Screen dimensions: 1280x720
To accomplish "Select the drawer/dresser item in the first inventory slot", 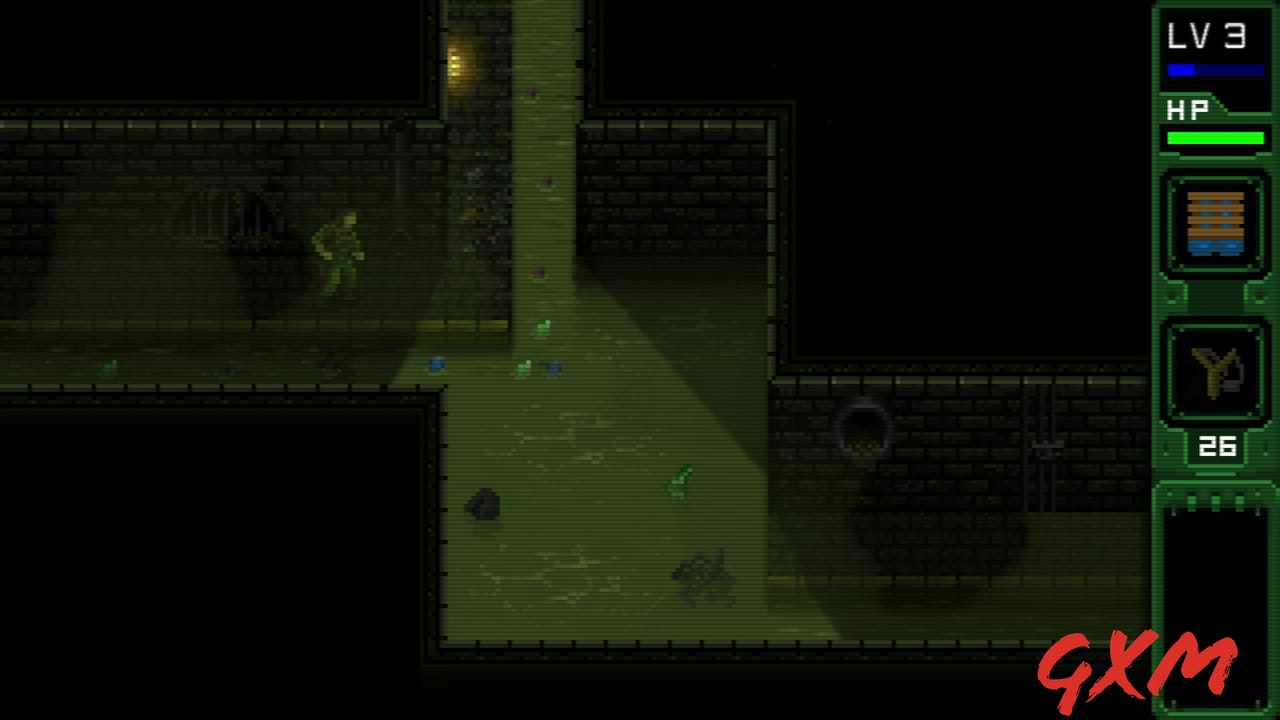I will coord(1215,222).
